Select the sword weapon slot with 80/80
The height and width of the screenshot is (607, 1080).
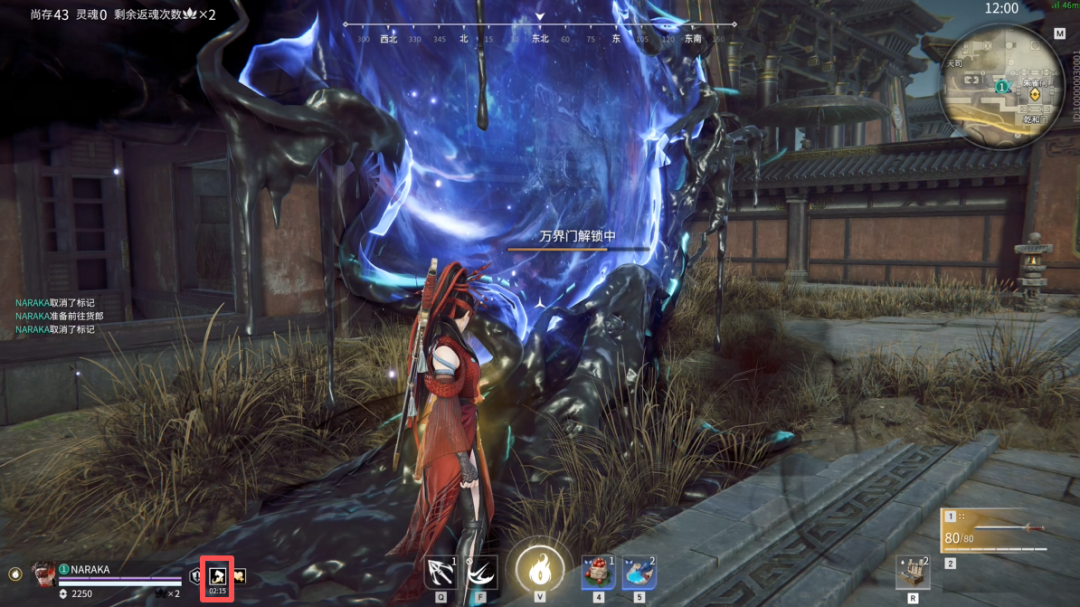pos(995,532)
